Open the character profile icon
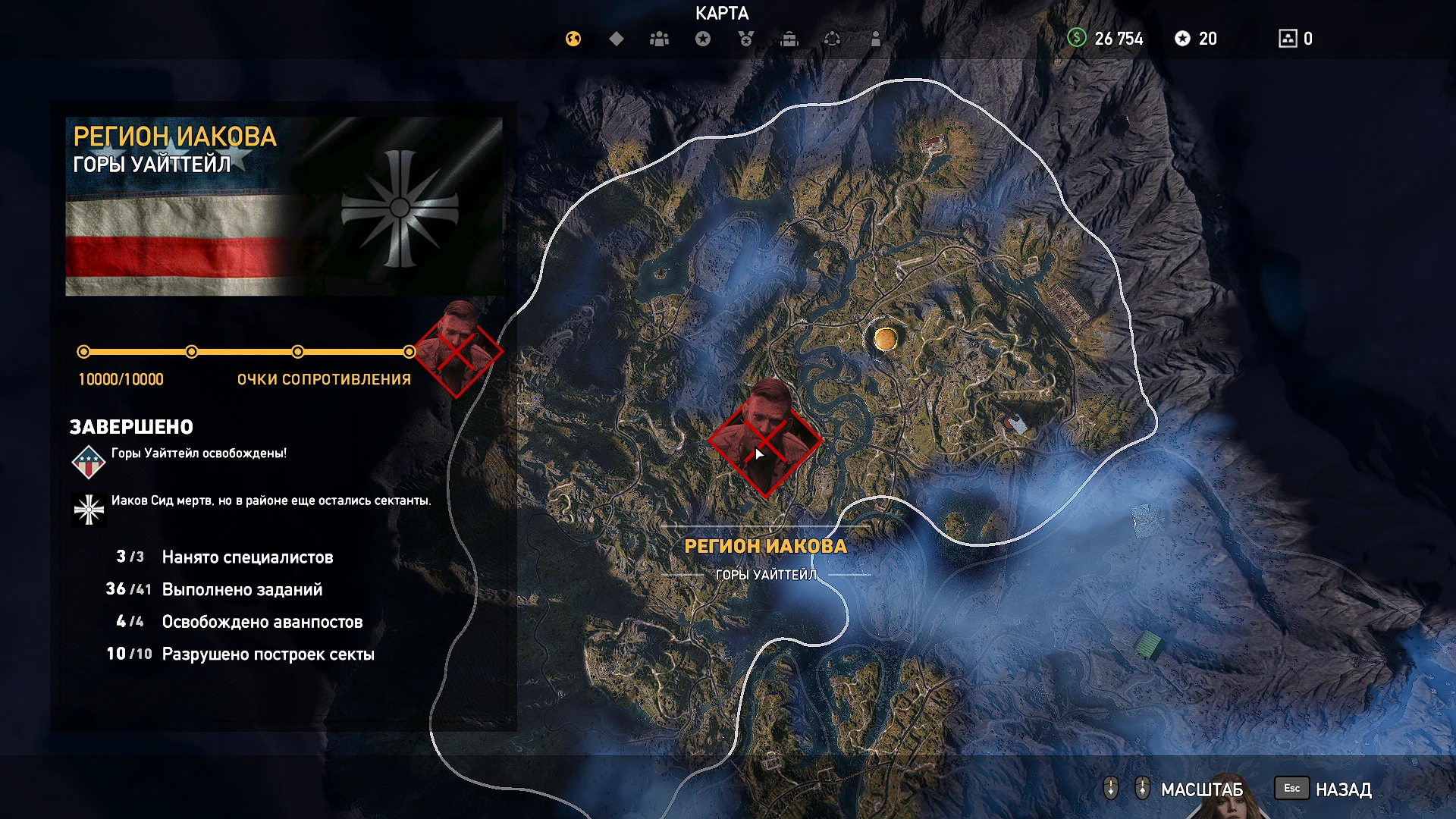Image resolution: width=1456 pixels, height=819 pixels. [x=876, y=39]
